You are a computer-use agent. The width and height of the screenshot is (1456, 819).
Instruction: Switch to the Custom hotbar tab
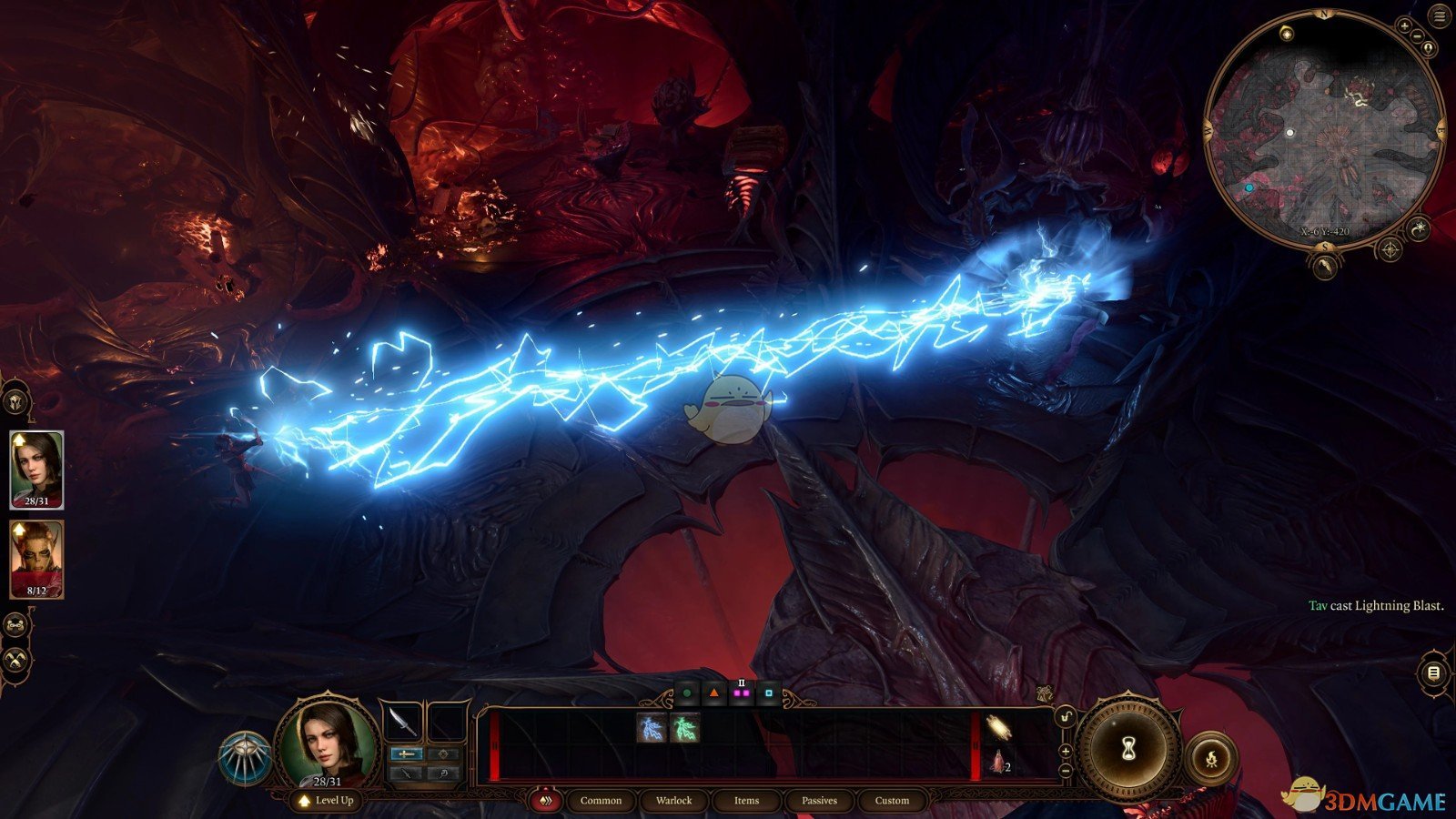[892, 801]
